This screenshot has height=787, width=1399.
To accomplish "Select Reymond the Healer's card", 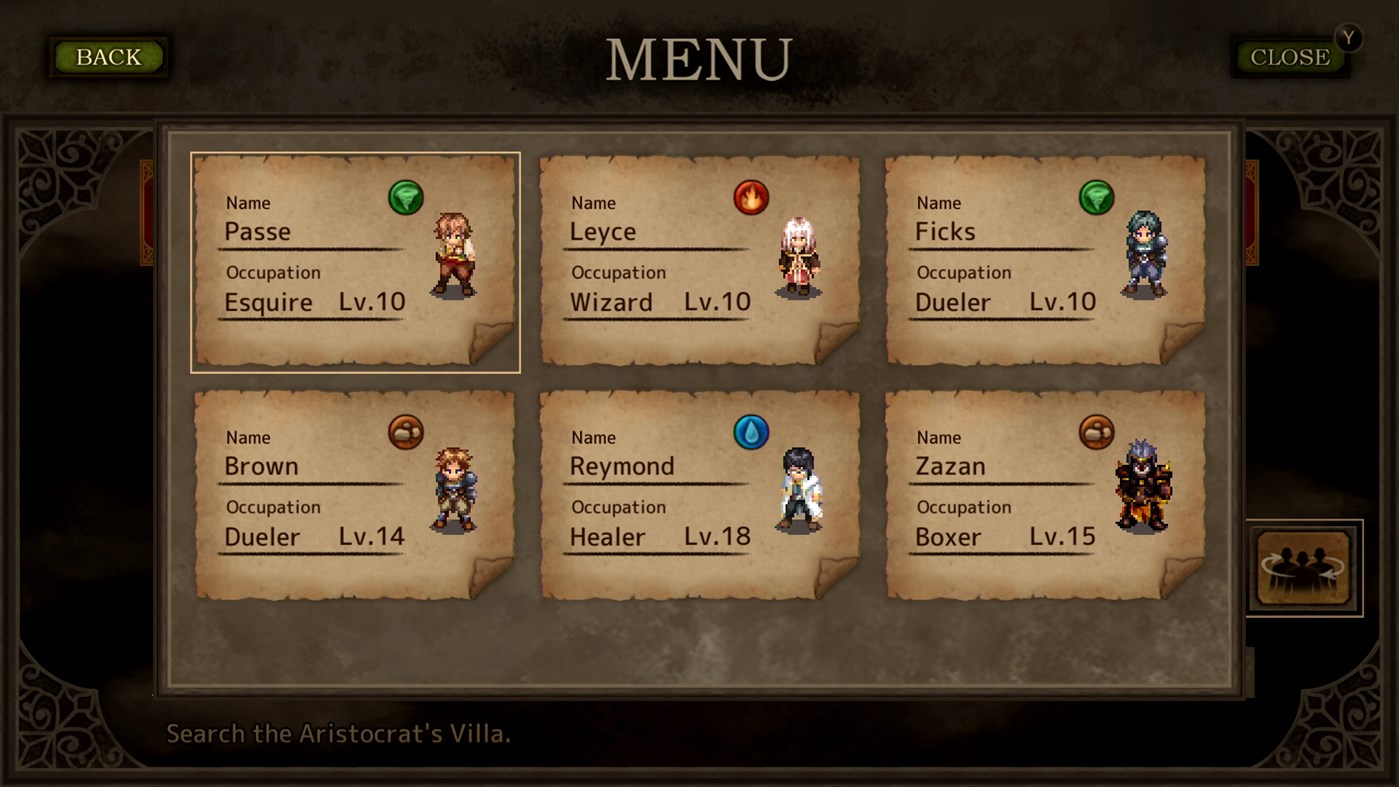I will (x=700, y=495).
